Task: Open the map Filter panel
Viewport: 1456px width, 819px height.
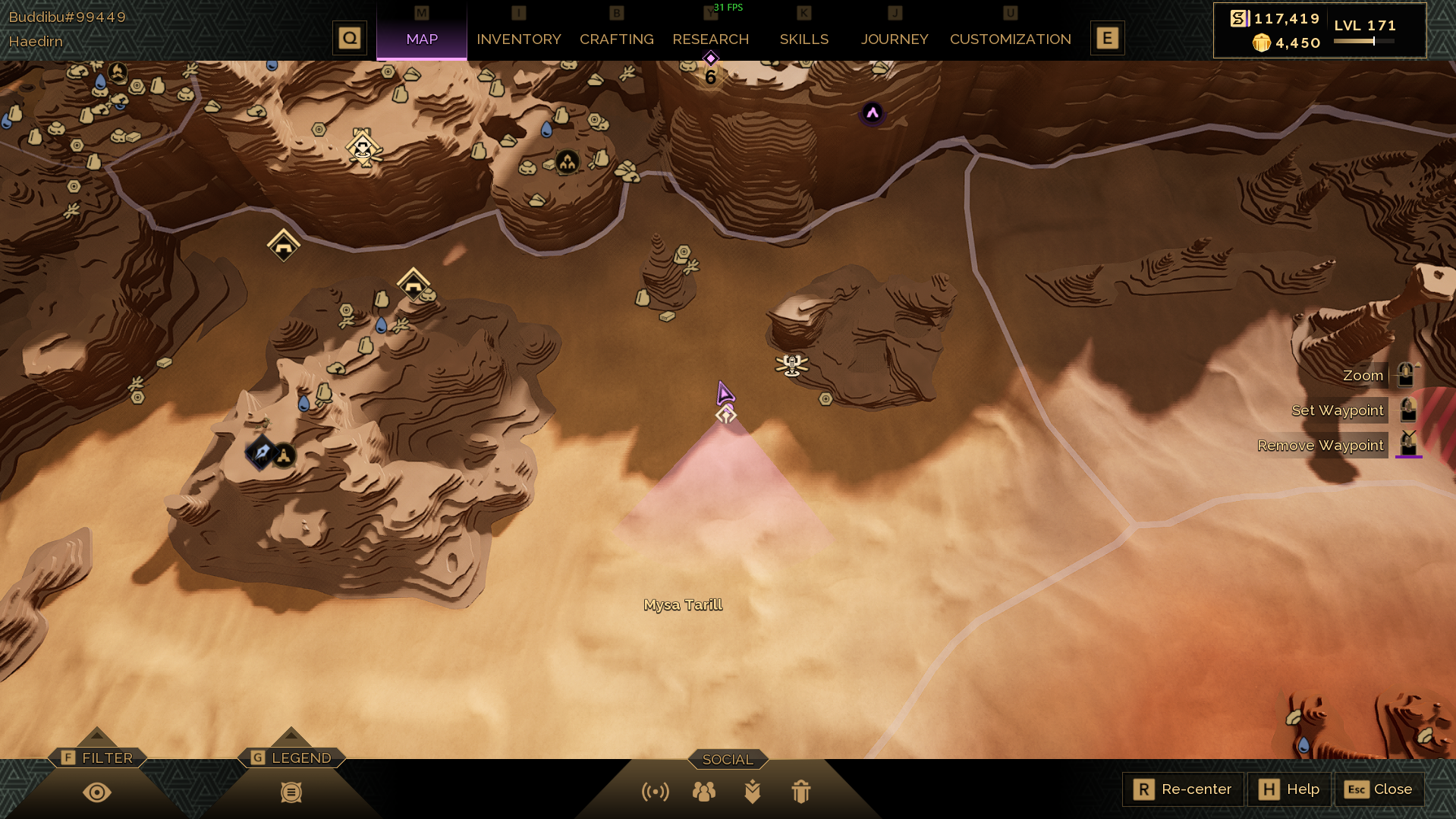Action: (x=98, y=758)
